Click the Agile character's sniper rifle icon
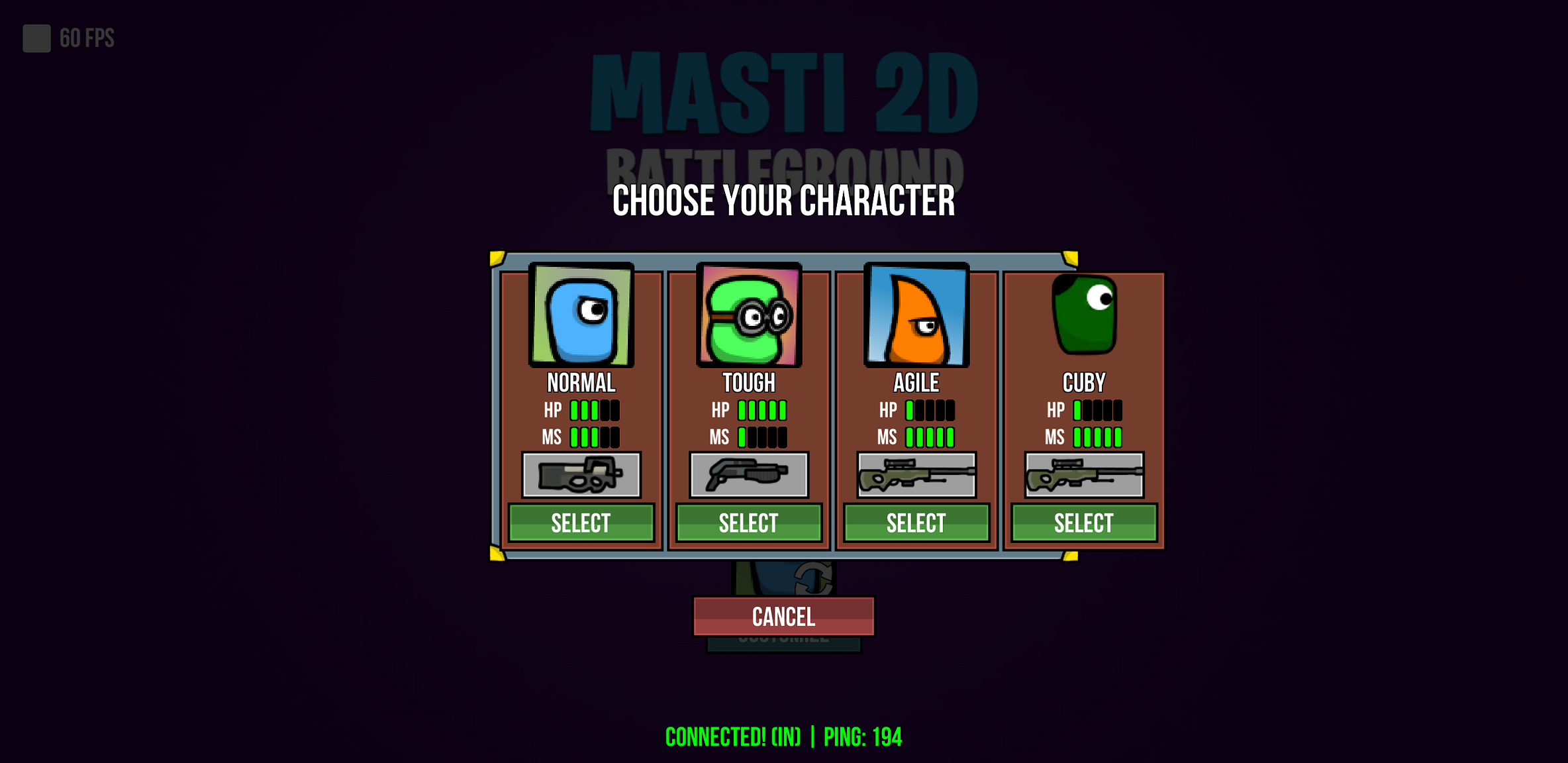1568x763 pixels. pyautogui.click(x=916, y=475)
